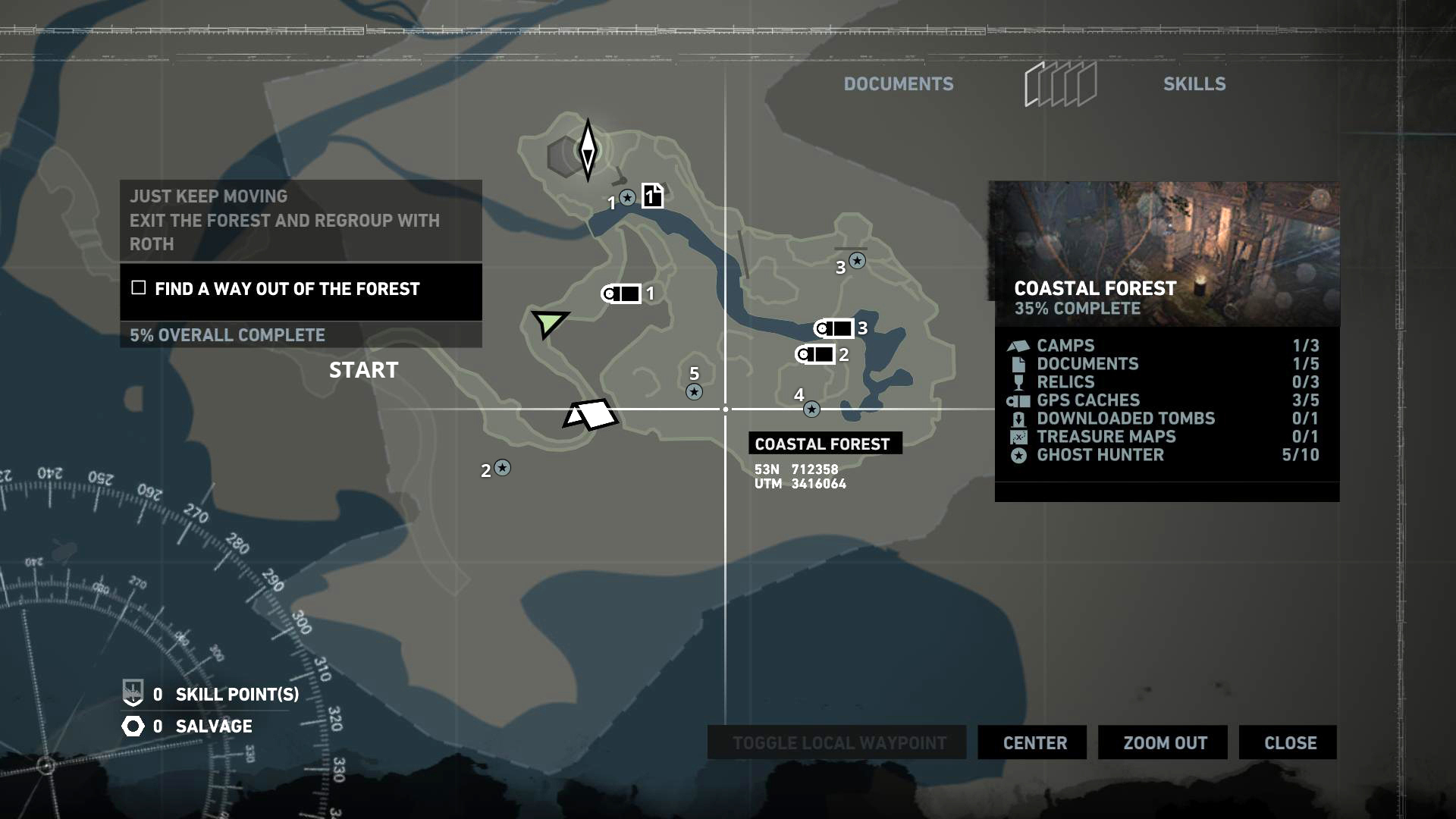
Task: Zoom out the map
Action: click(x=1165, y=743)
